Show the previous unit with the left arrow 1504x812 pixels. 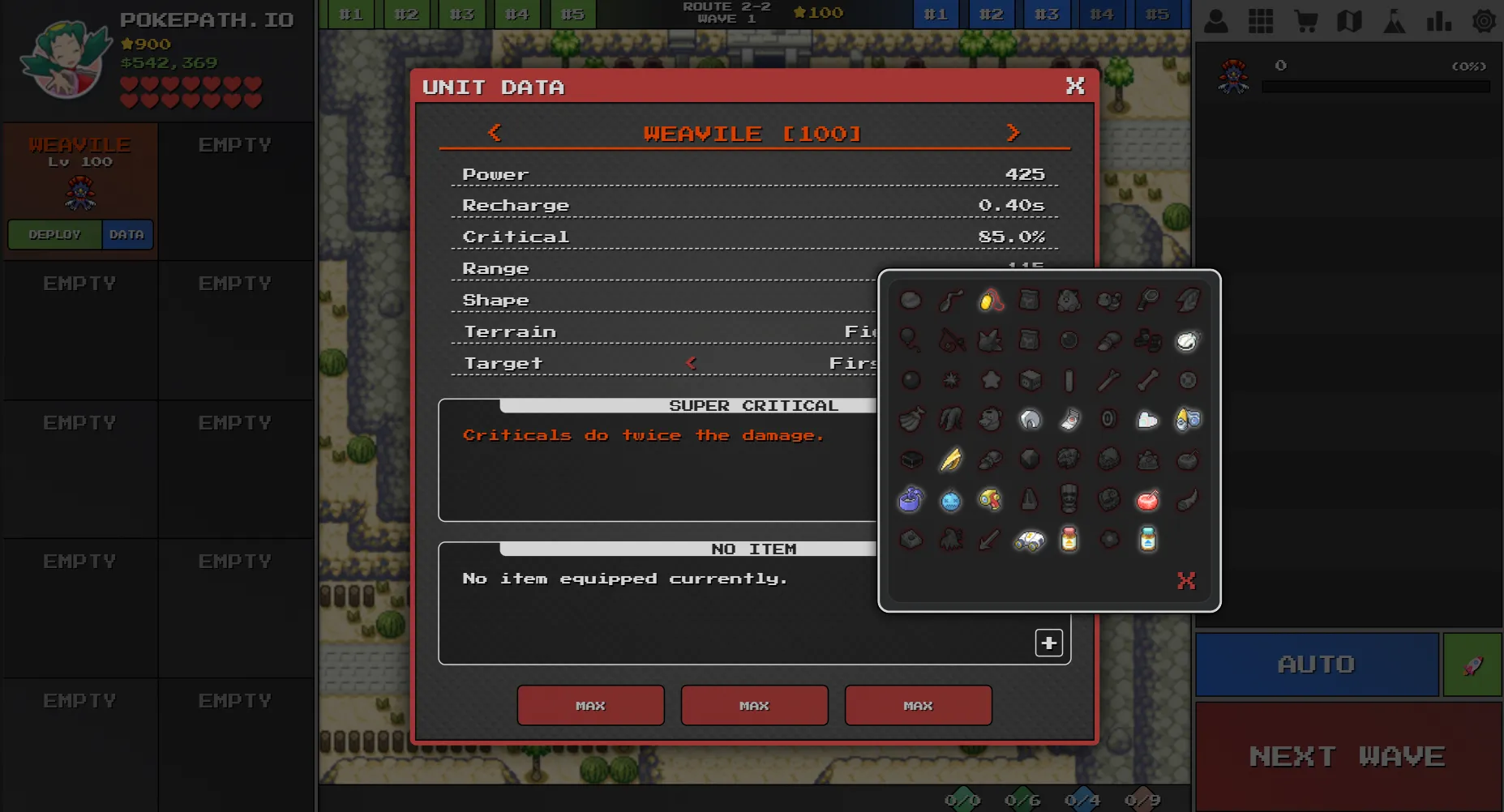(x=495, y=133)
